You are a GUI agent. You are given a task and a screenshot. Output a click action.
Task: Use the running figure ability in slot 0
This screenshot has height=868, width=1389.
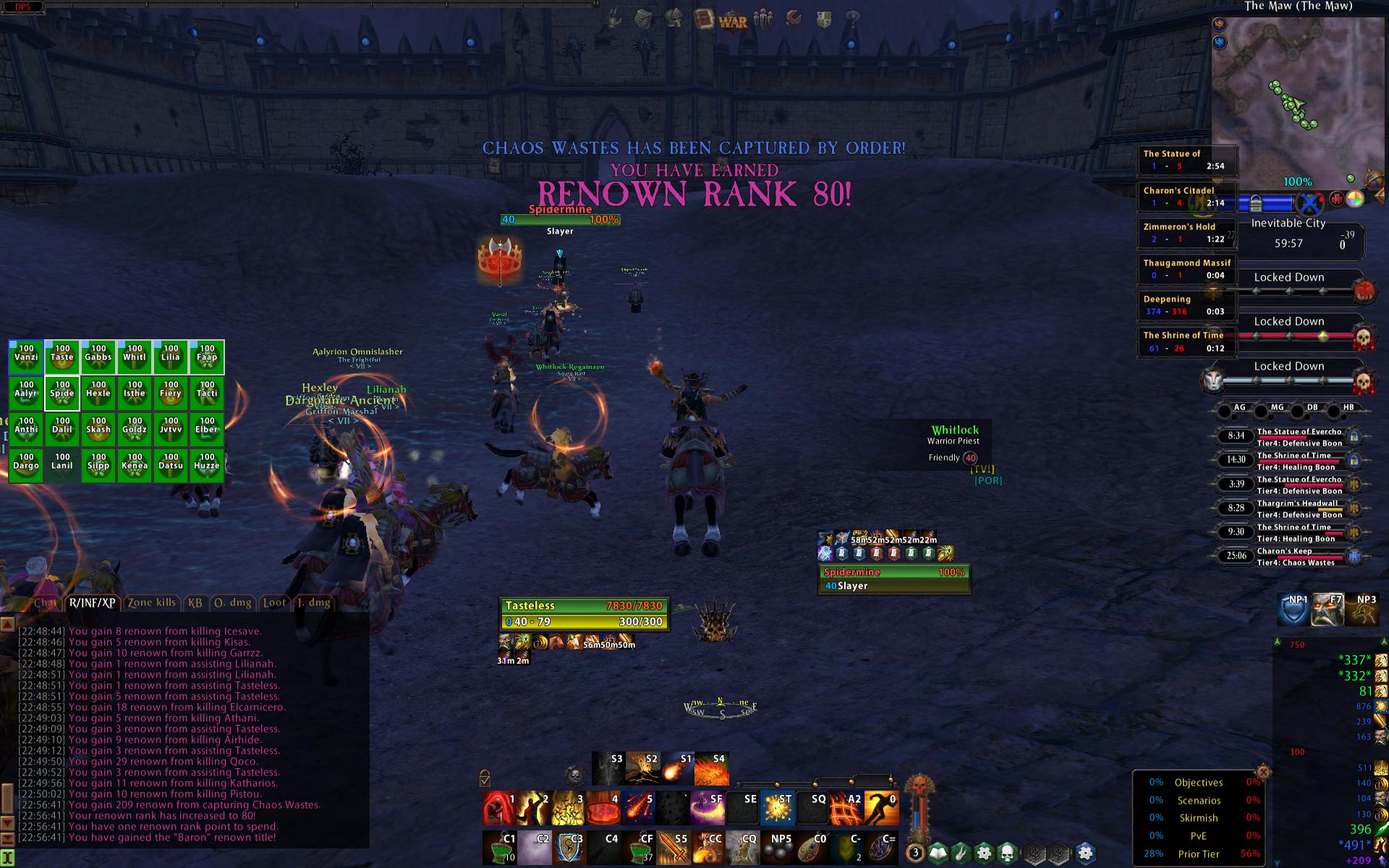point(880,809)
